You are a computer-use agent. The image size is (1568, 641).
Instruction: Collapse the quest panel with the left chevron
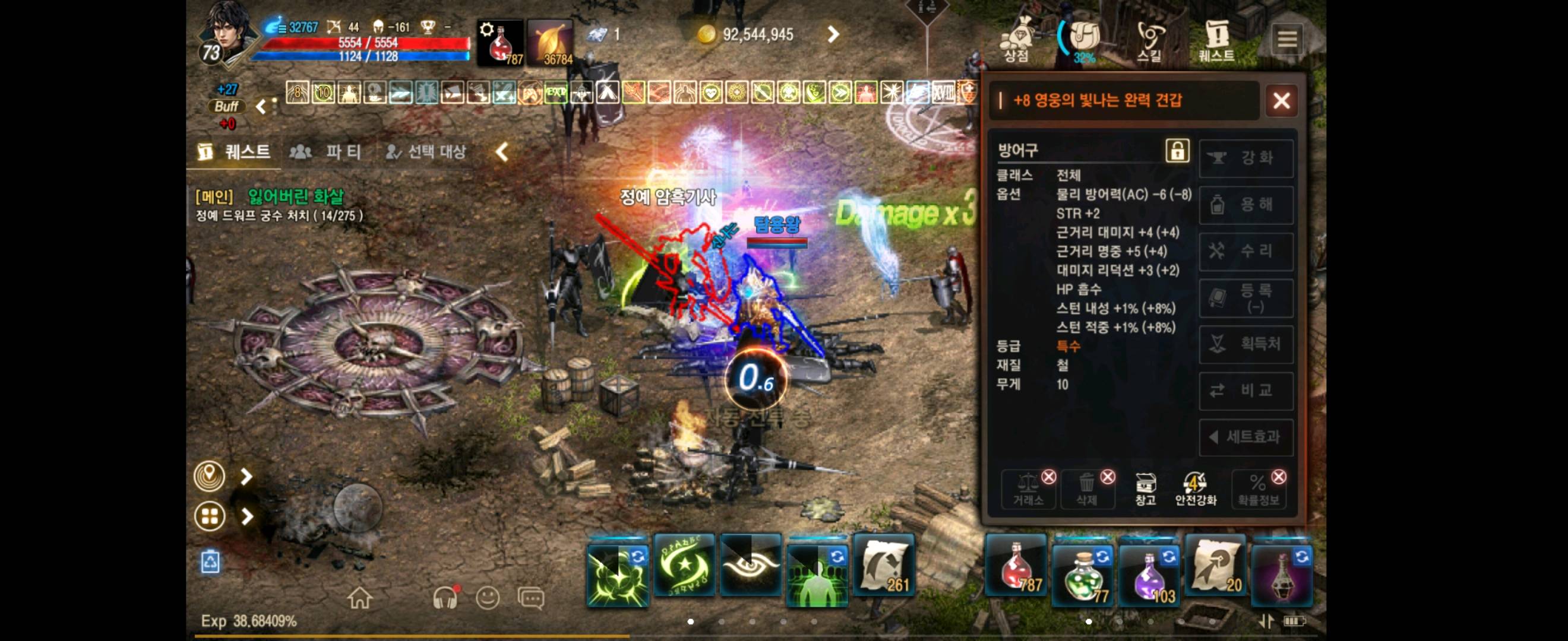pos(501,153)
